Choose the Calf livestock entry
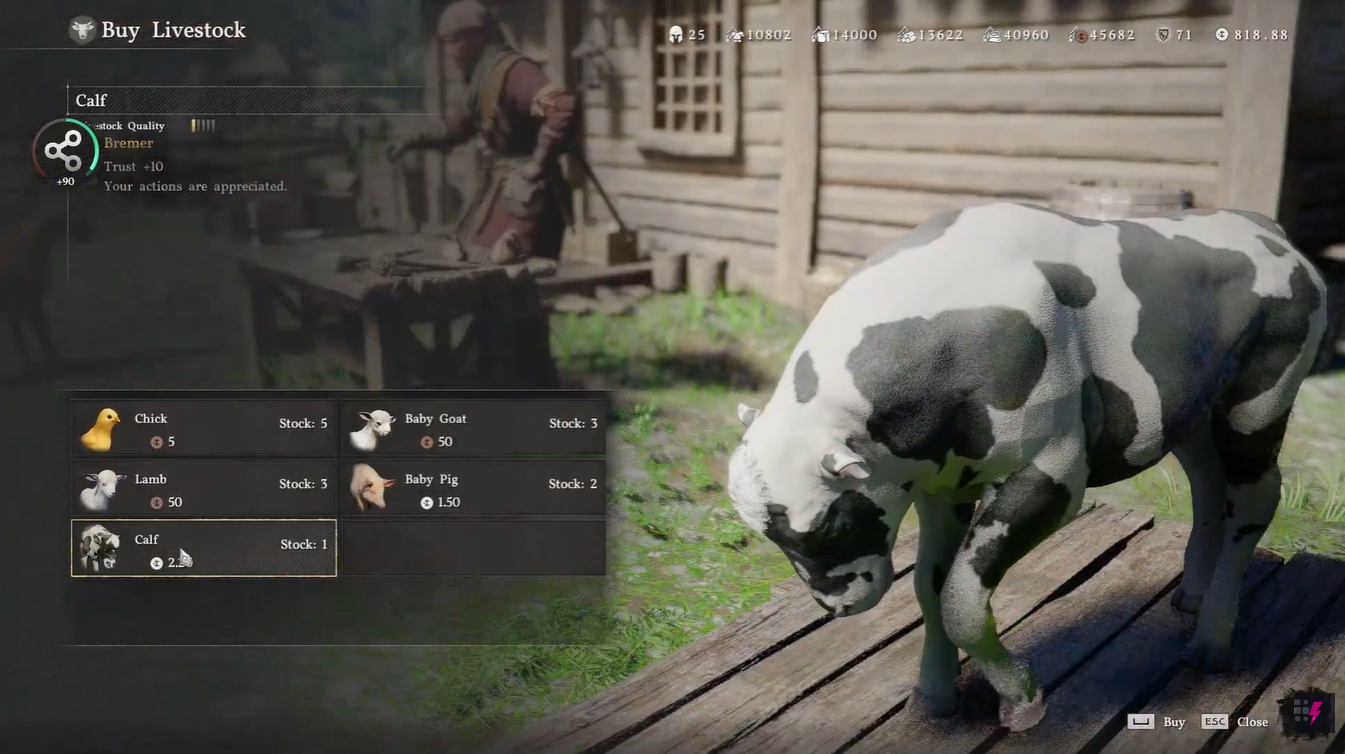This screenshot has width=1345, height=754. point(204,548)
